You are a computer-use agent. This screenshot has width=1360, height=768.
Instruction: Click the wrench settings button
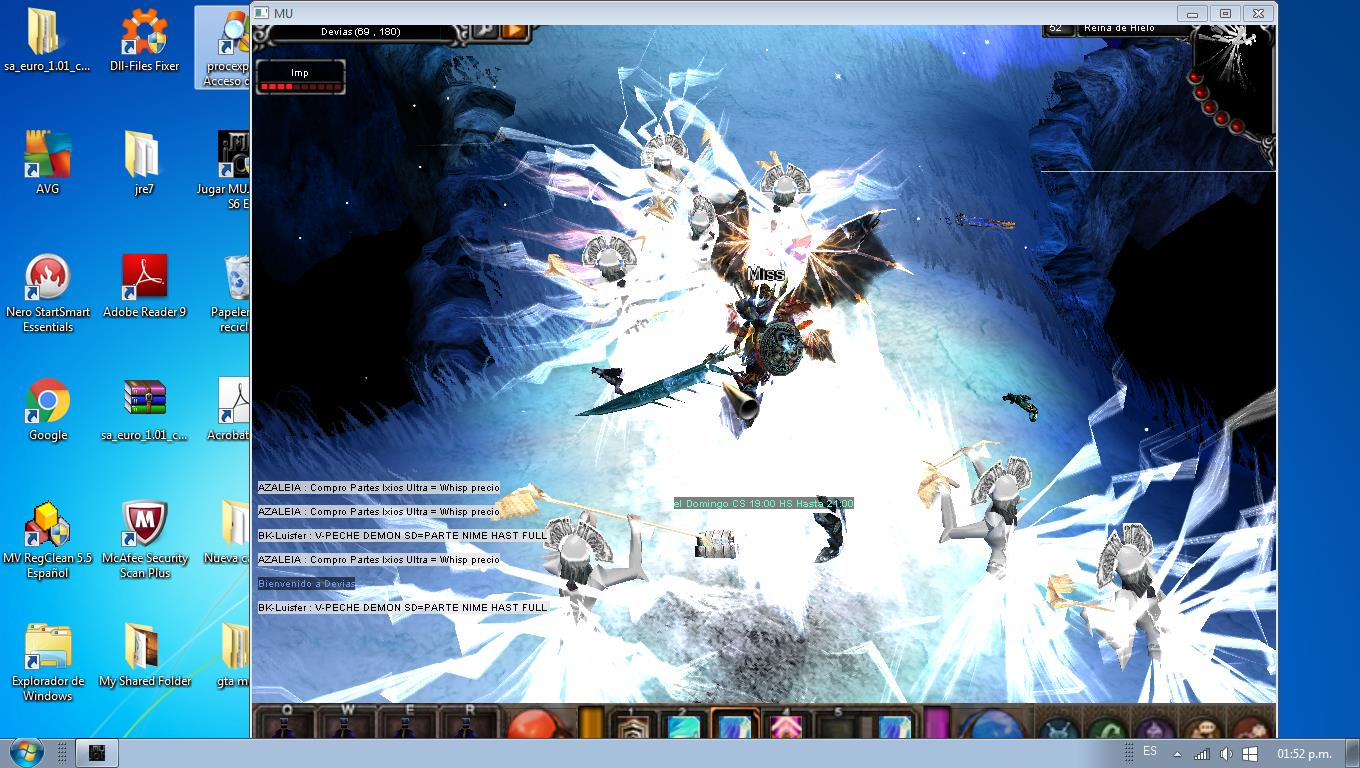tap(485, 31)
